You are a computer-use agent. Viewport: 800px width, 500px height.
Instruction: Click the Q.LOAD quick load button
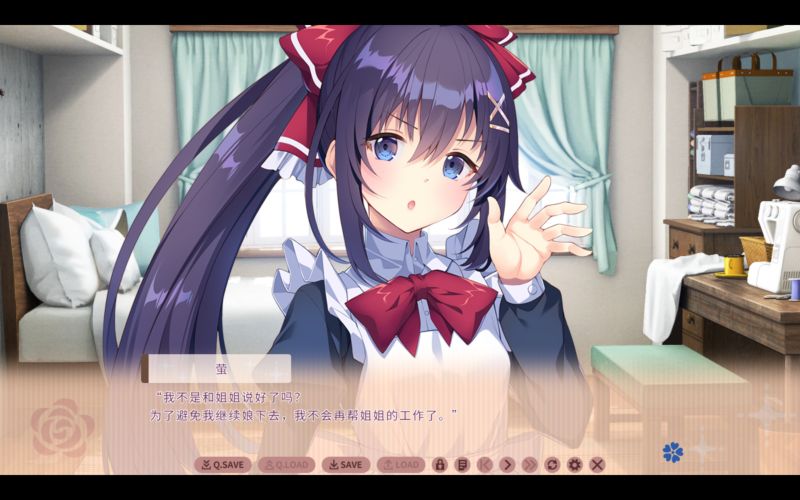point(286,464)
